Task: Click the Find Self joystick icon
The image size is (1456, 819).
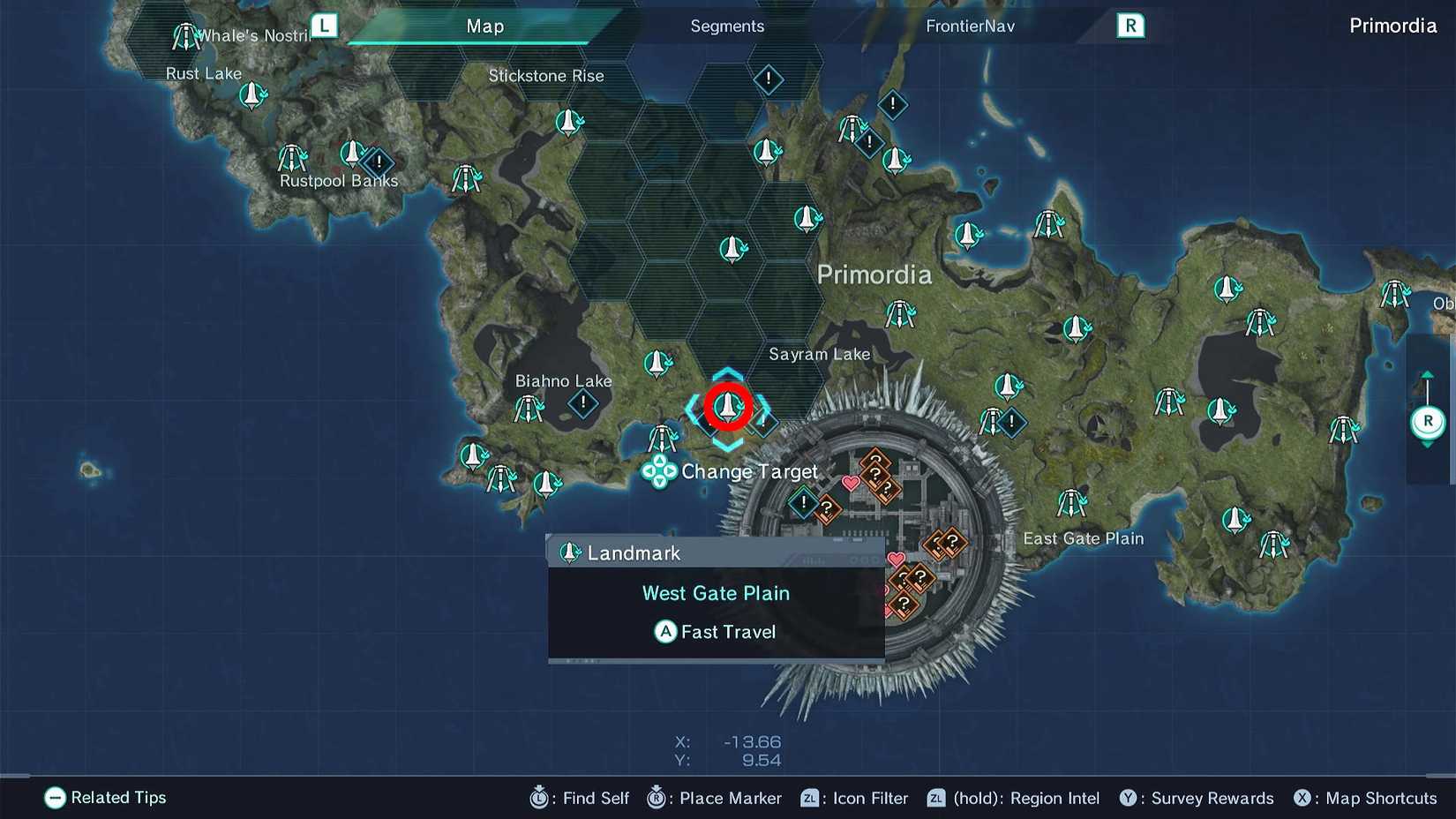Action: point(538,798)
